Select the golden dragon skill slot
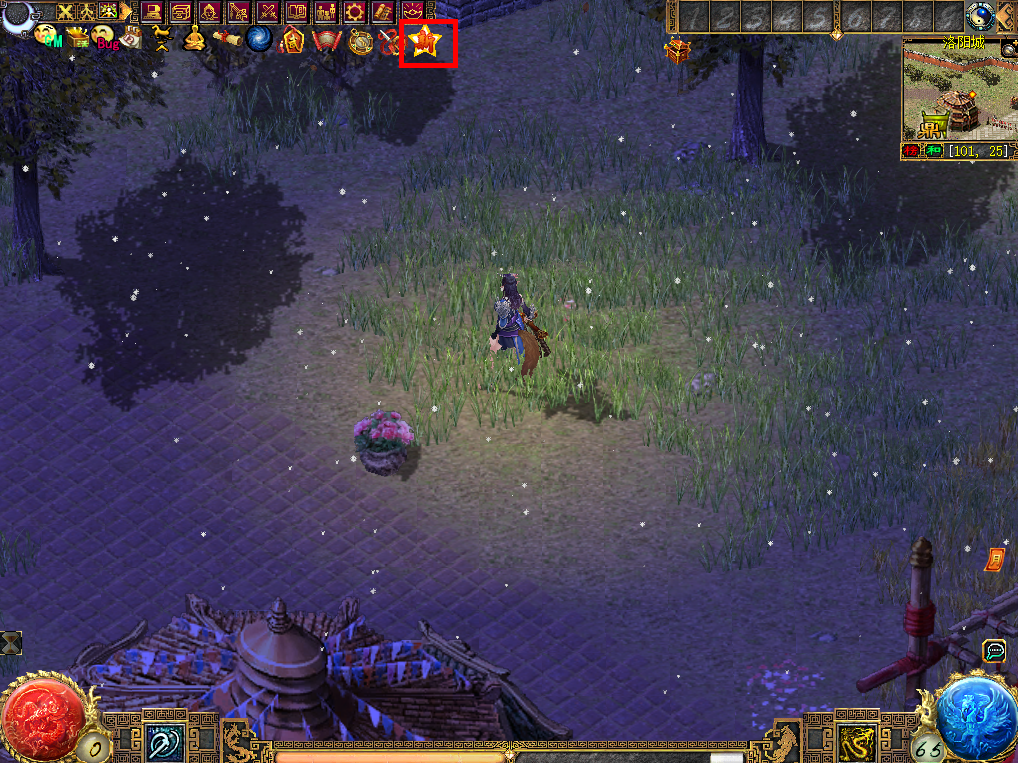1018x763 pixels. coord(856,741)
